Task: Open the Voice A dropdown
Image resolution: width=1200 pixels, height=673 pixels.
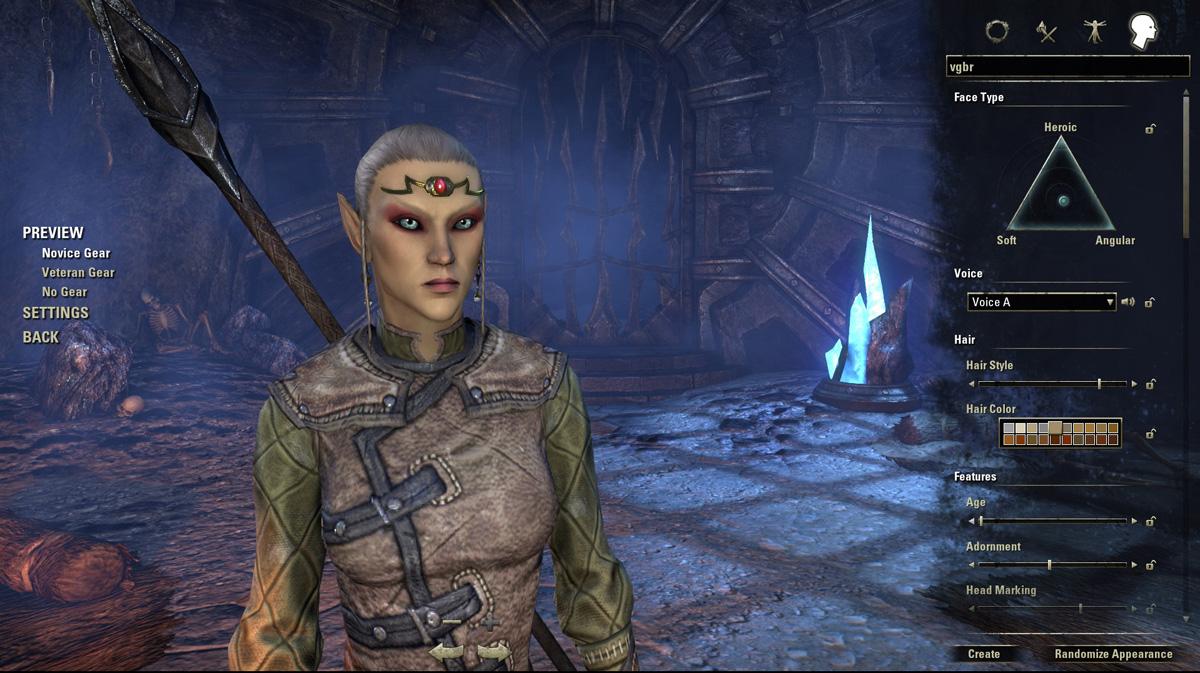Action: click(x=1041, y=302)
